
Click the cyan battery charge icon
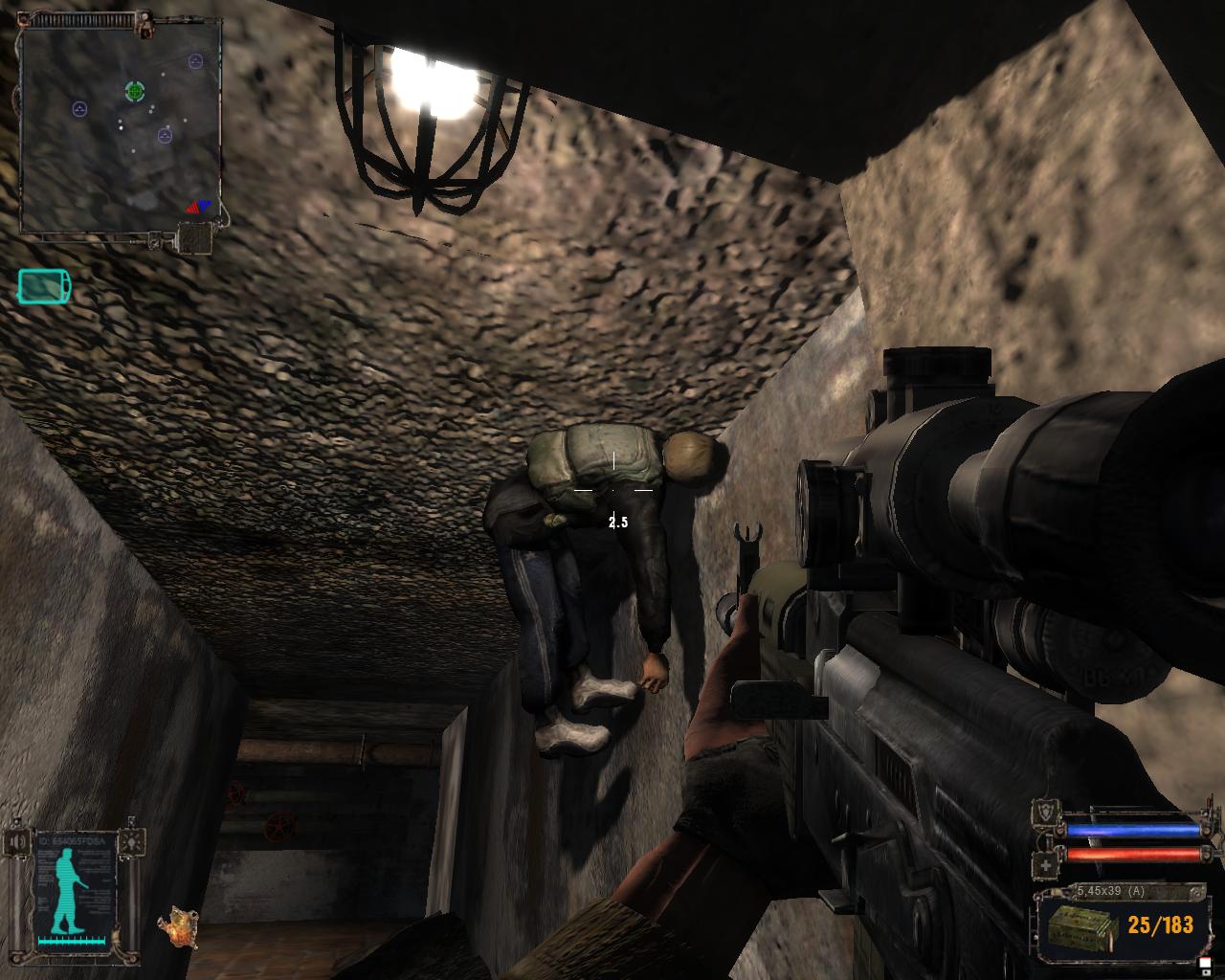[x=44, y=285]
